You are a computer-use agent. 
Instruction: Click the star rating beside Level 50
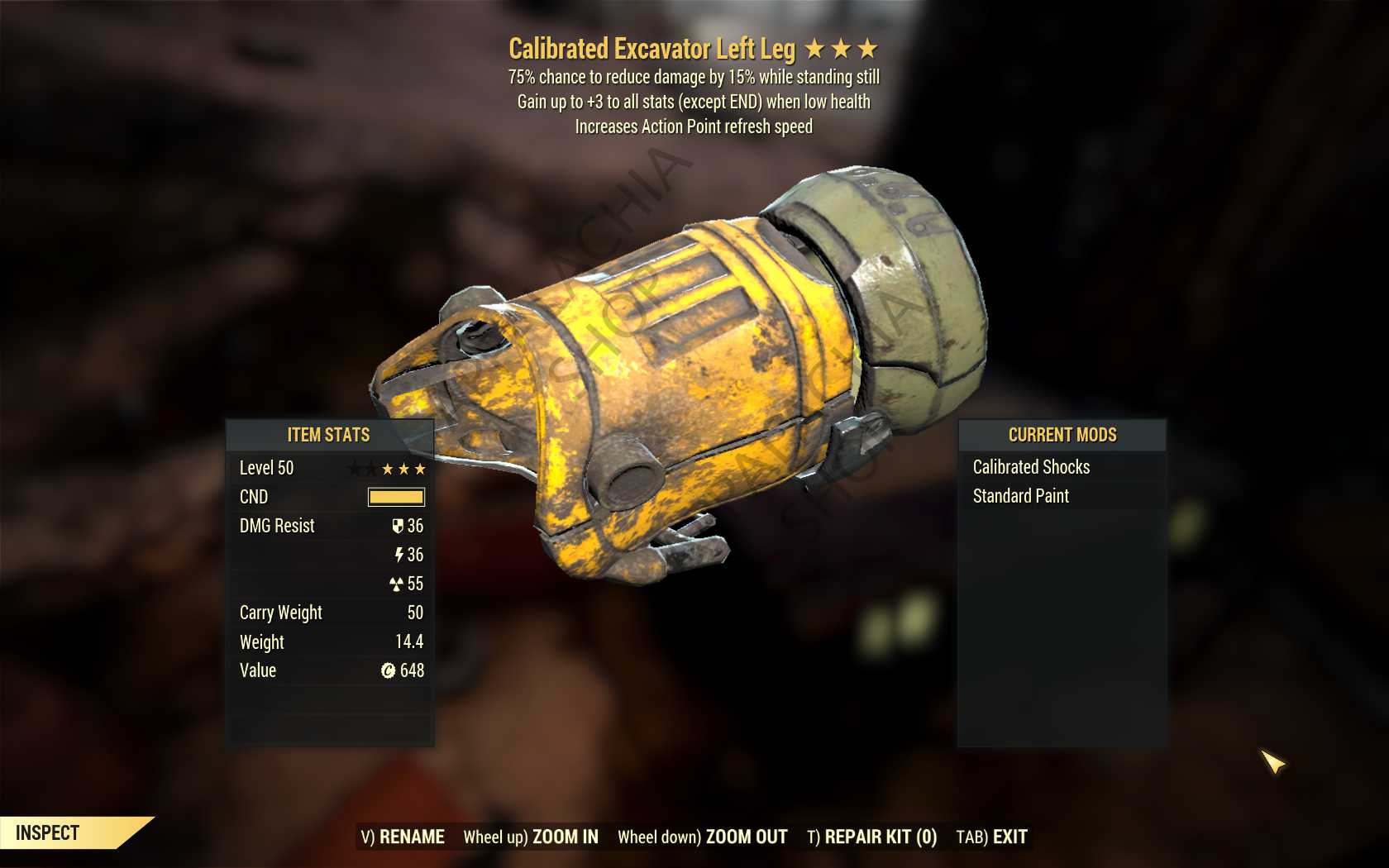[403, 467]
